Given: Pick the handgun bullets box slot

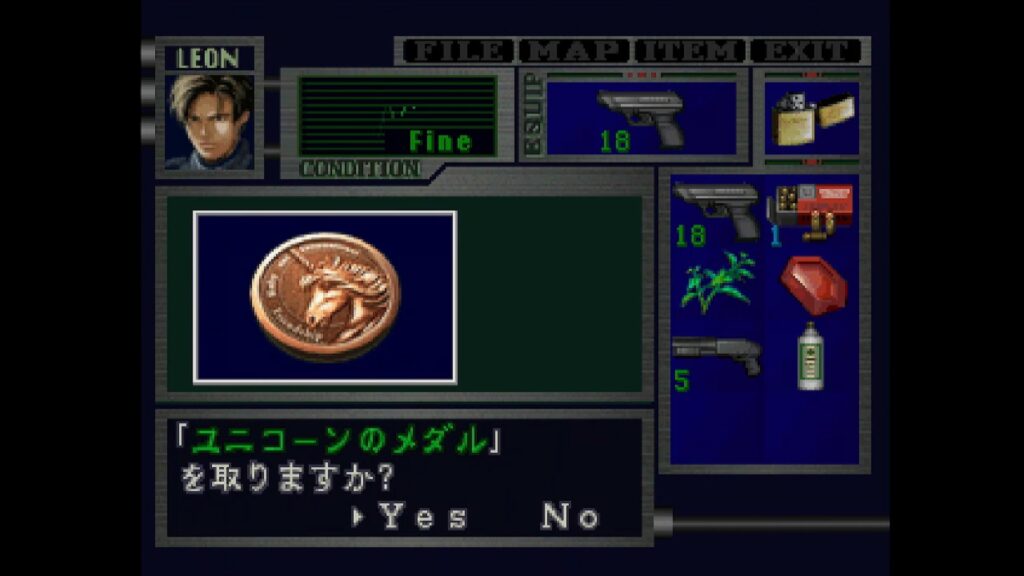Looking at the screenshot, I should click(x=812, y=212).
